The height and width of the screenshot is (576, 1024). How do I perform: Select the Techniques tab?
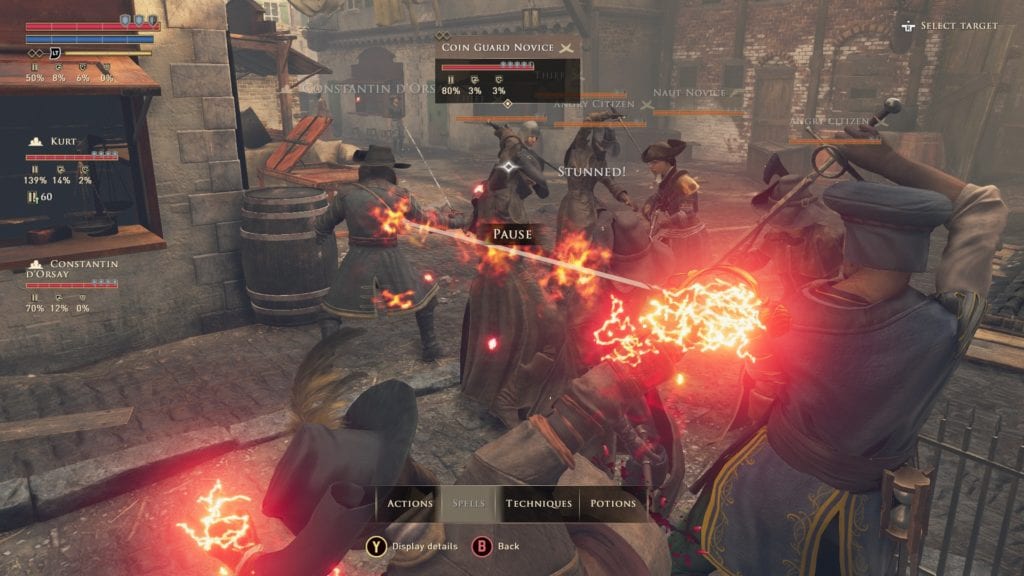click(538, 504)
